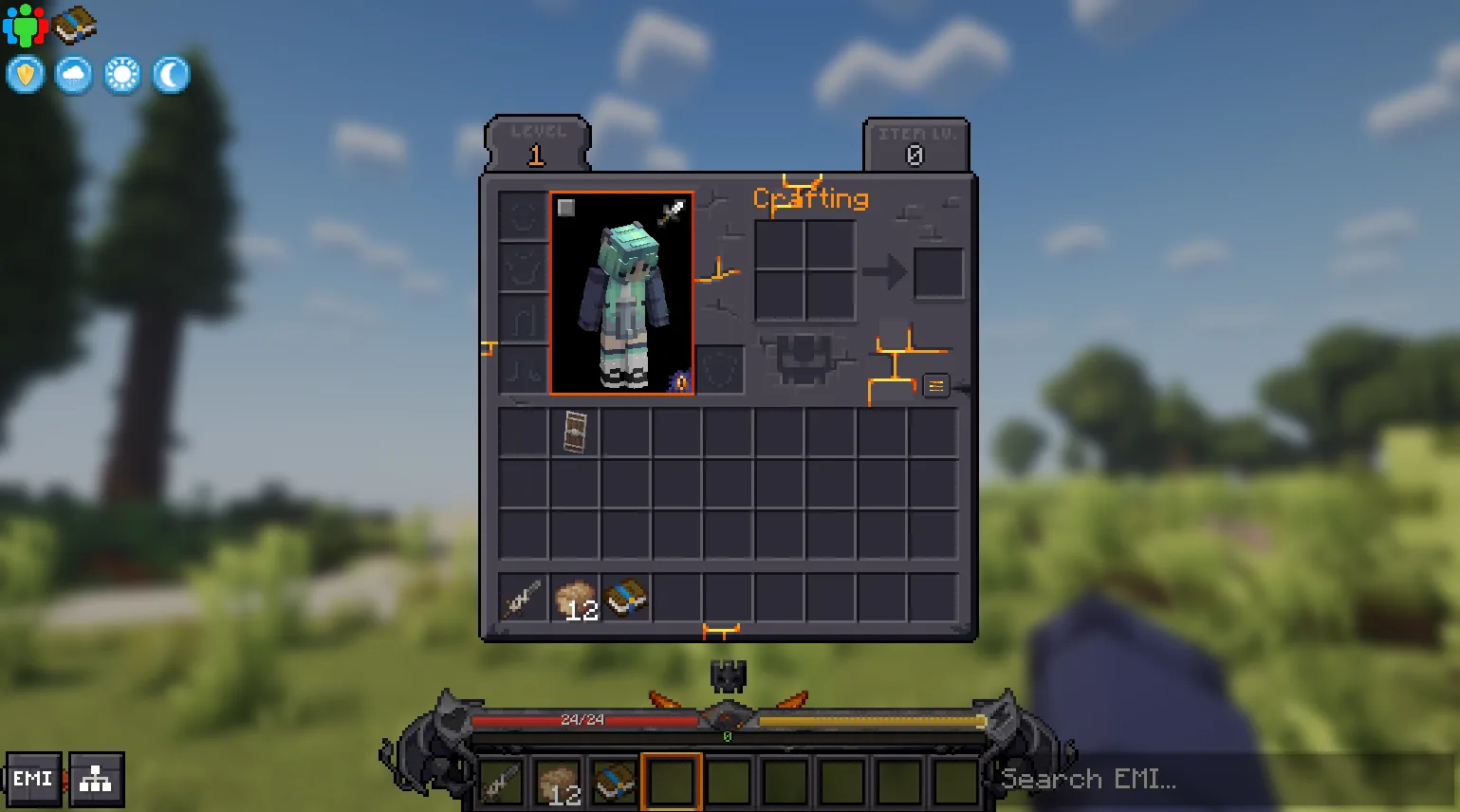Pick up the book in the inventory panel's bottom row
The height and width of the screenshot is (812, 1460).
pyautogui.click(x=626, y=599)
